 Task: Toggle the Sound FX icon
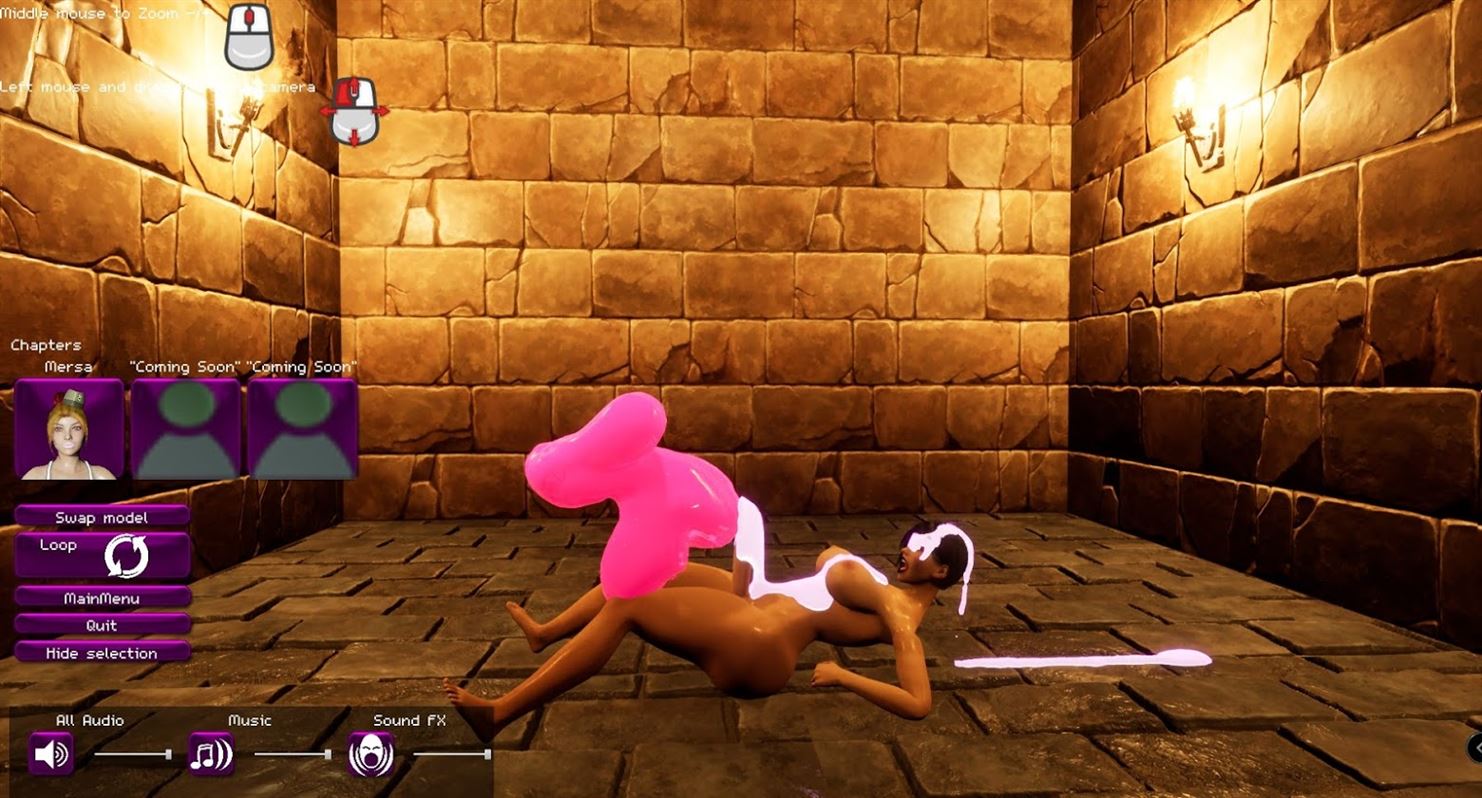370,754
